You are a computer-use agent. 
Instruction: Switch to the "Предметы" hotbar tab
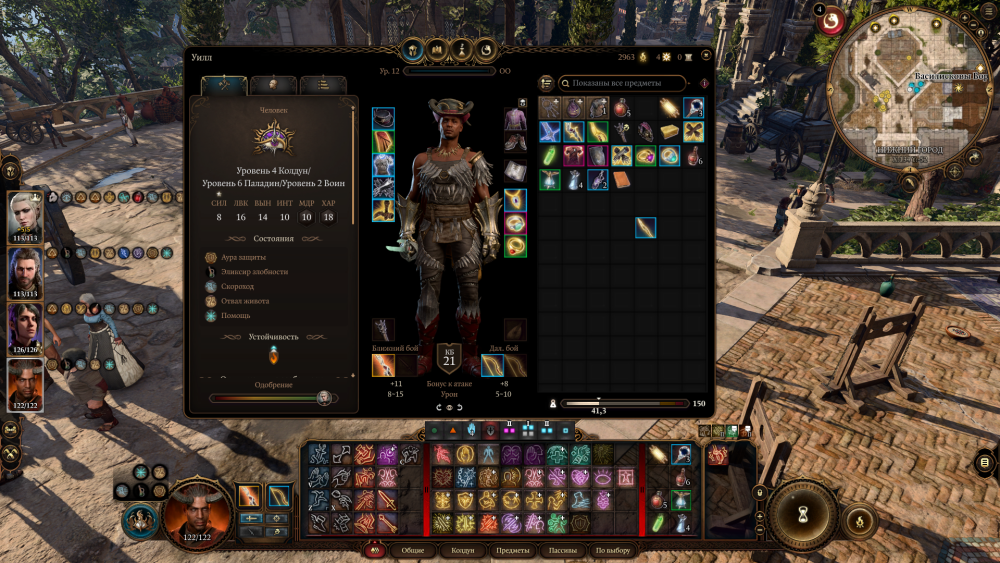click(x=512, y=551)
